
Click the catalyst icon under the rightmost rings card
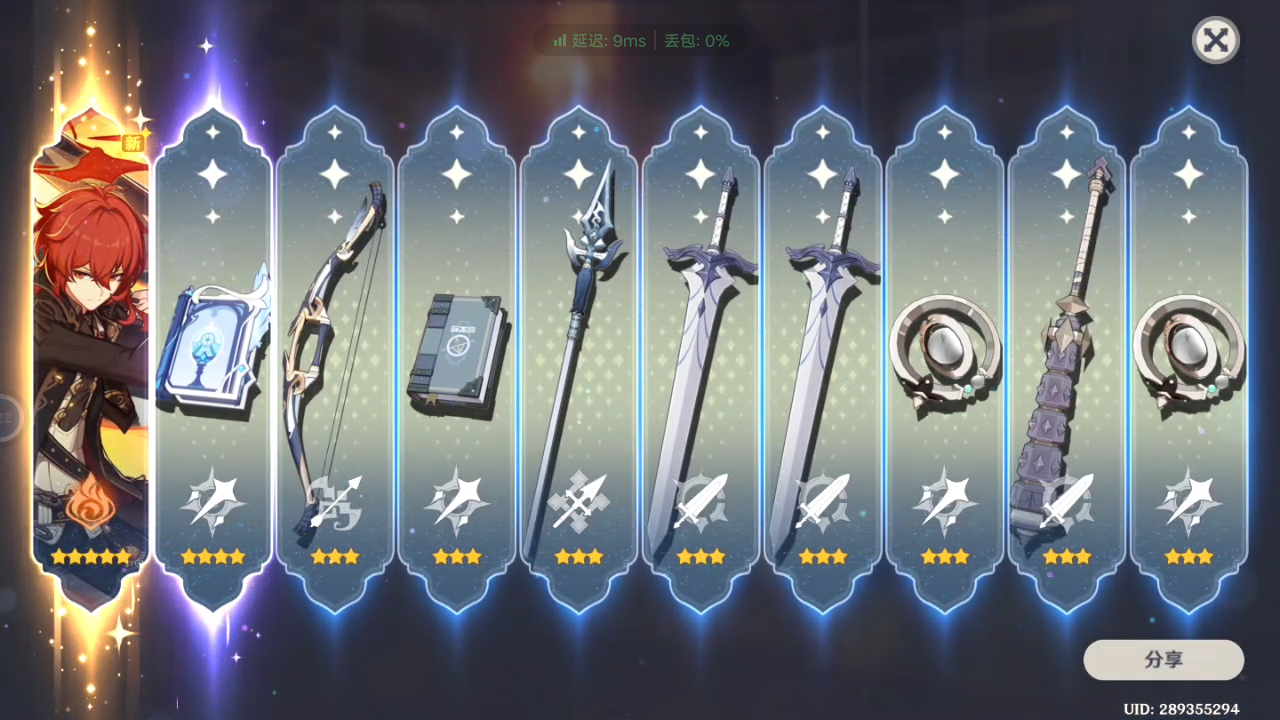point(1189,503)
